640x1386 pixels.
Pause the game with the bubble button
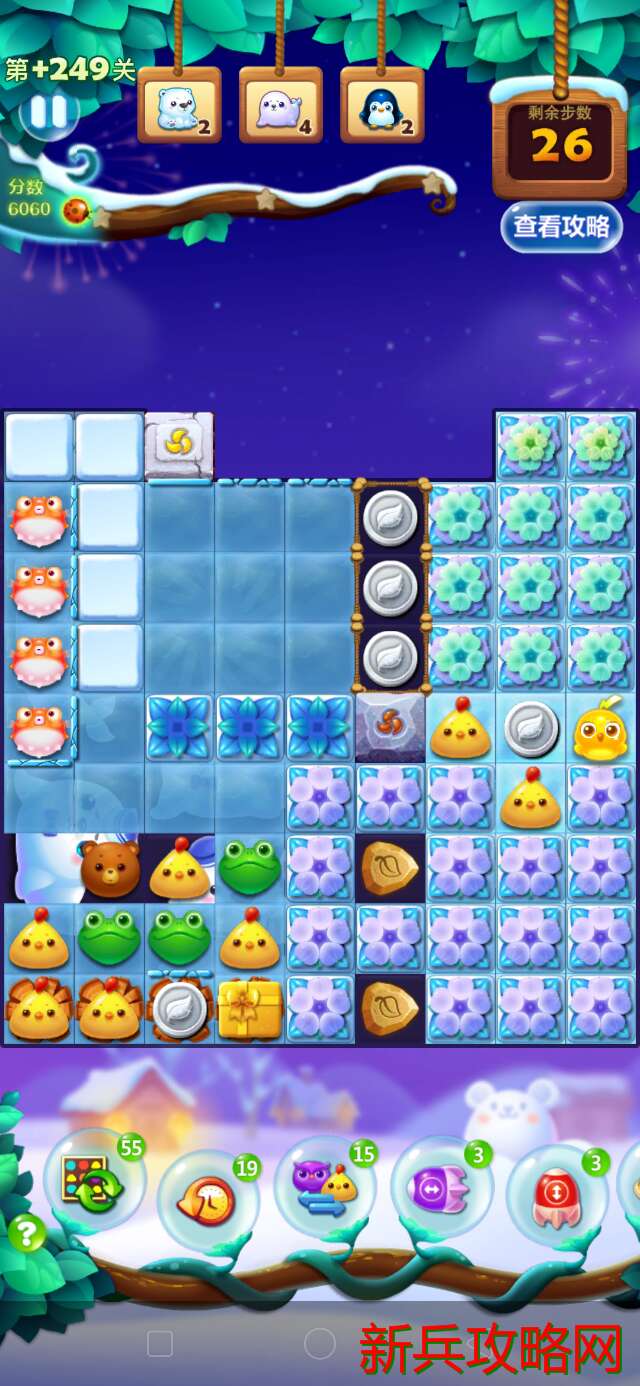47,113
